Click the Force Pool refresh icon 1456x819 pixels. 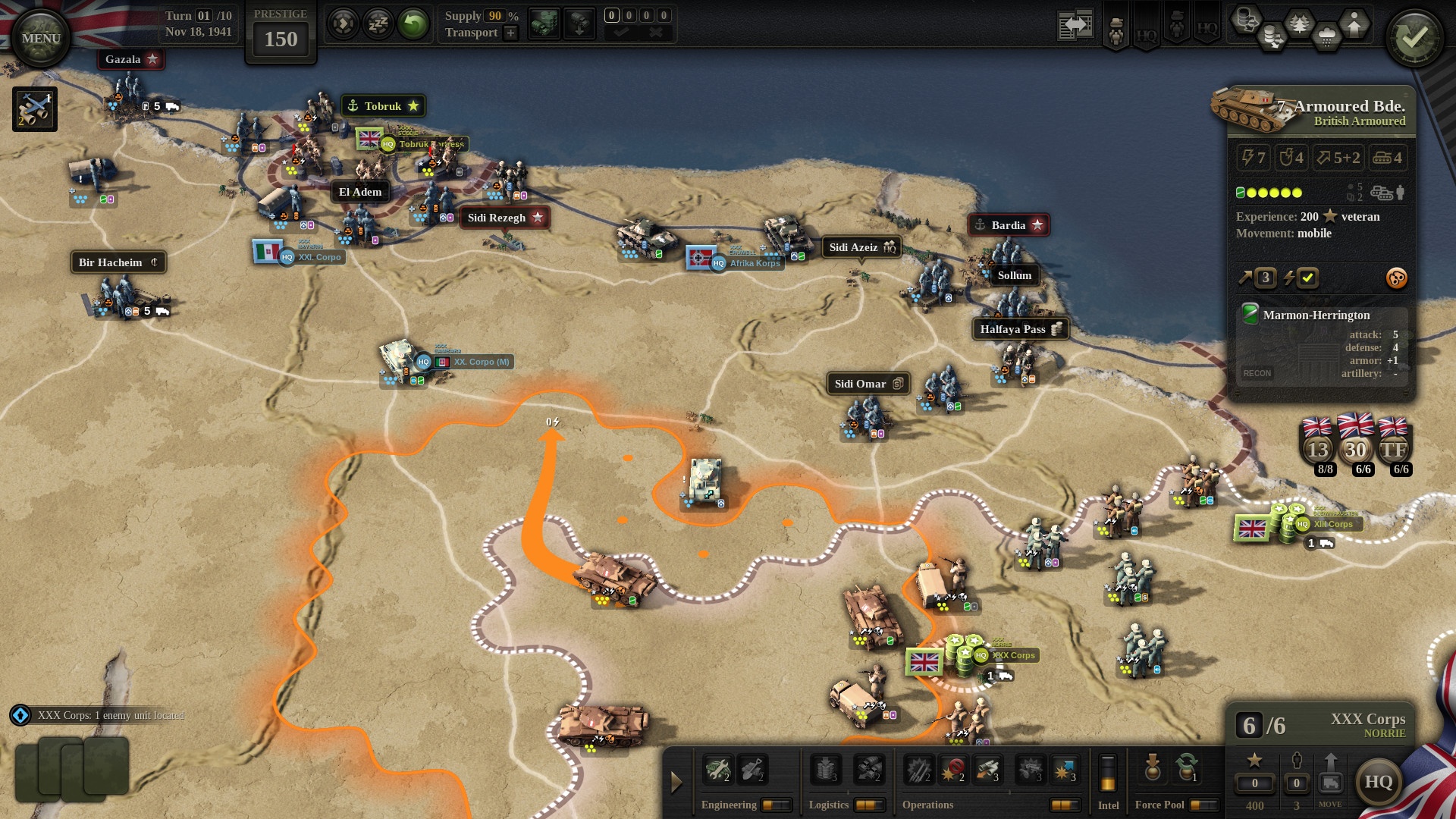[1189, 771]
